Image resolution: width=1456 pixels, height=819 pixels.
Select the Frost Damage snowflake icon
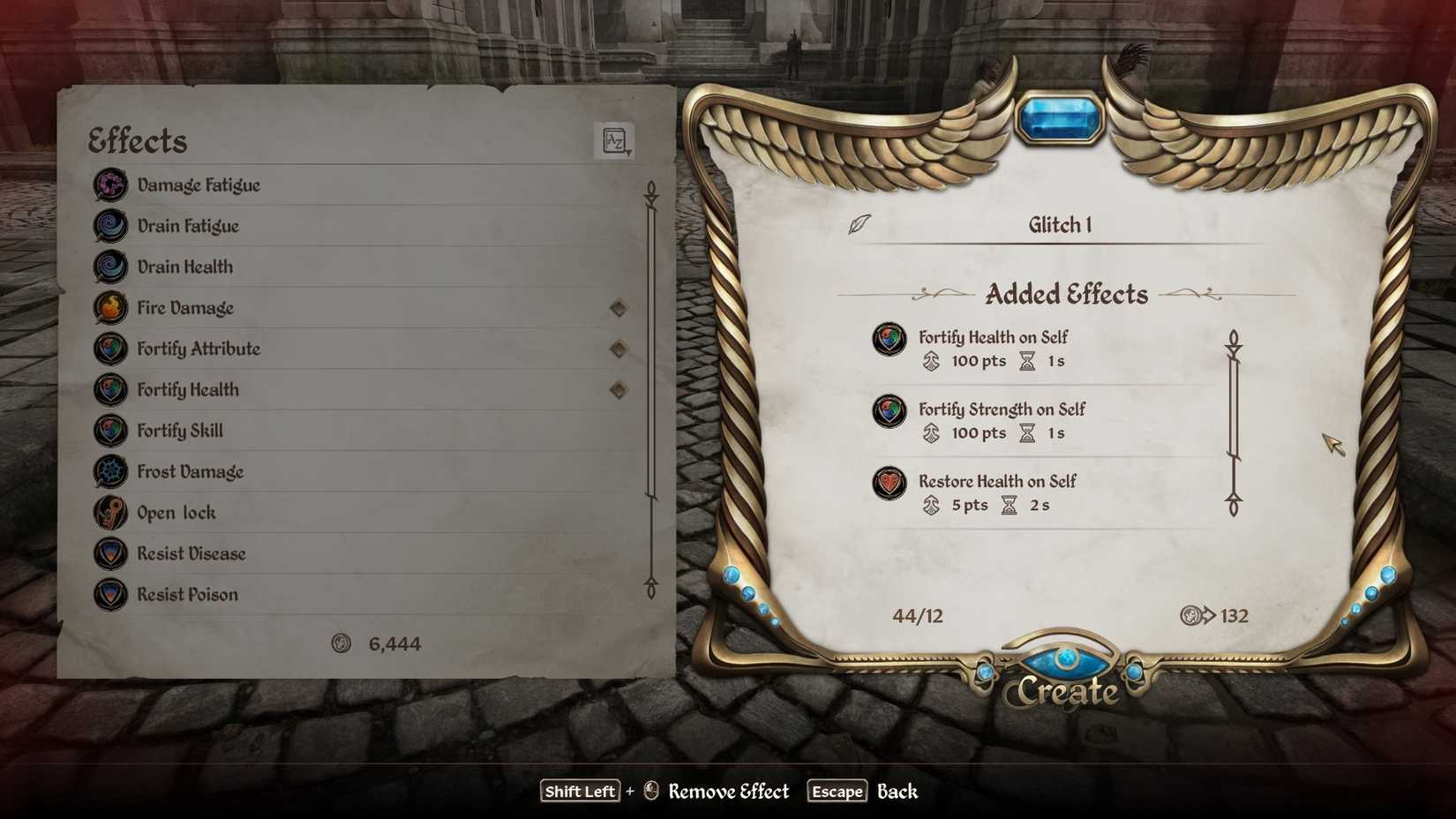(110, 471)
